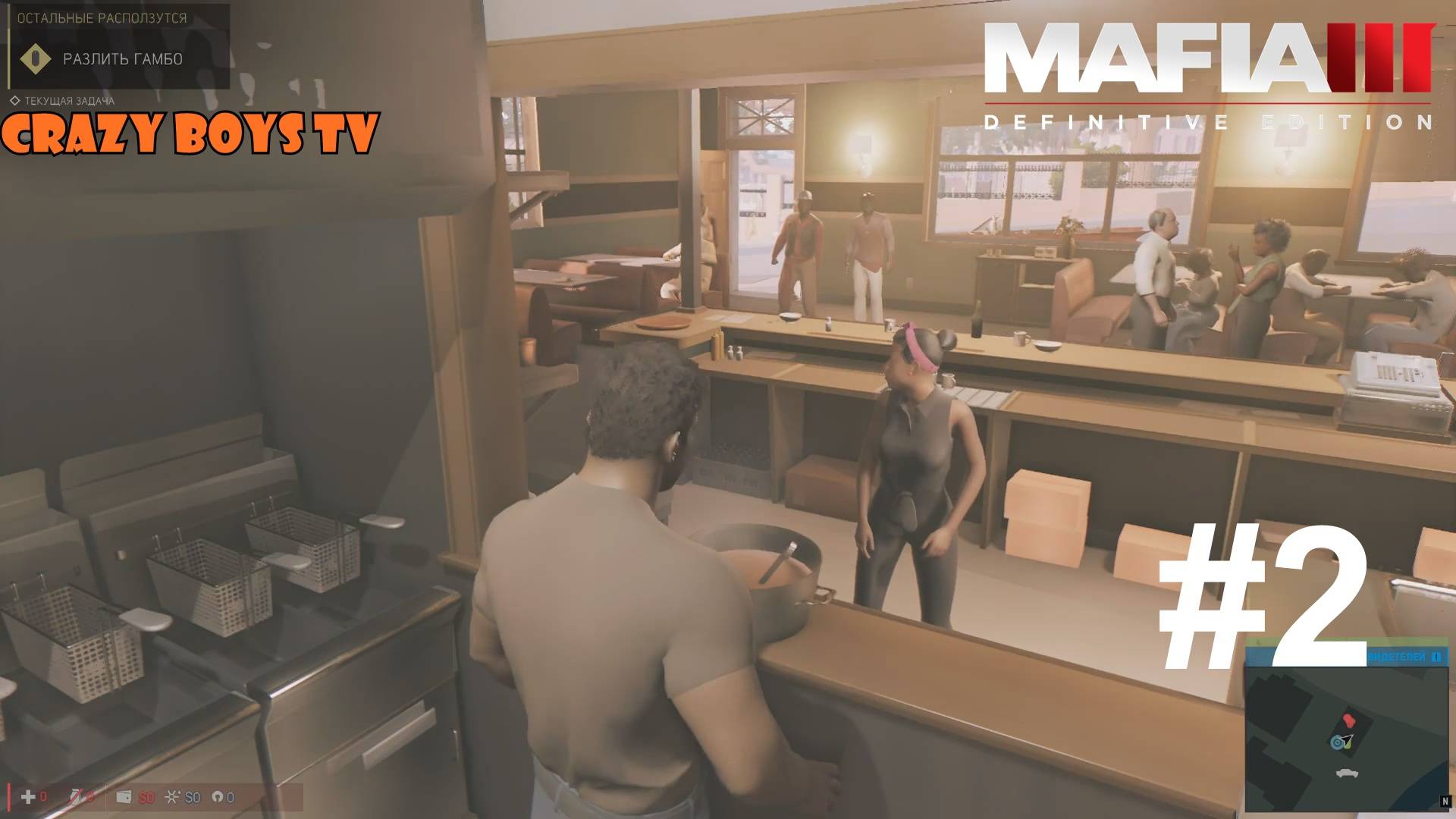1456x819 pixels.
Task: Click the witness eye icon on the minimap banner
Action: 1436,657
